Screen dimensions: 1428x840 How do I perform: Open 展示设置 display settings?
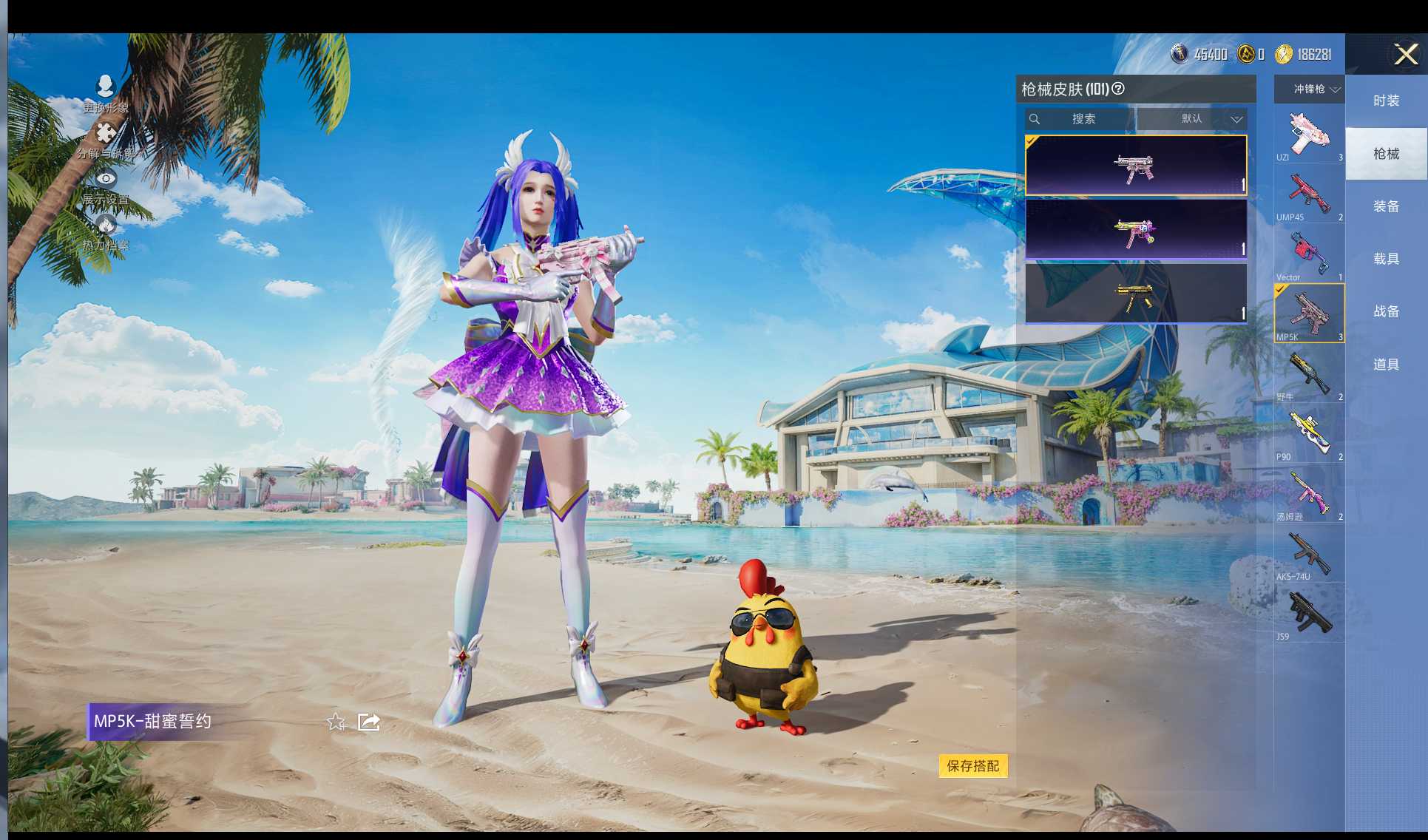coord(106,187)
